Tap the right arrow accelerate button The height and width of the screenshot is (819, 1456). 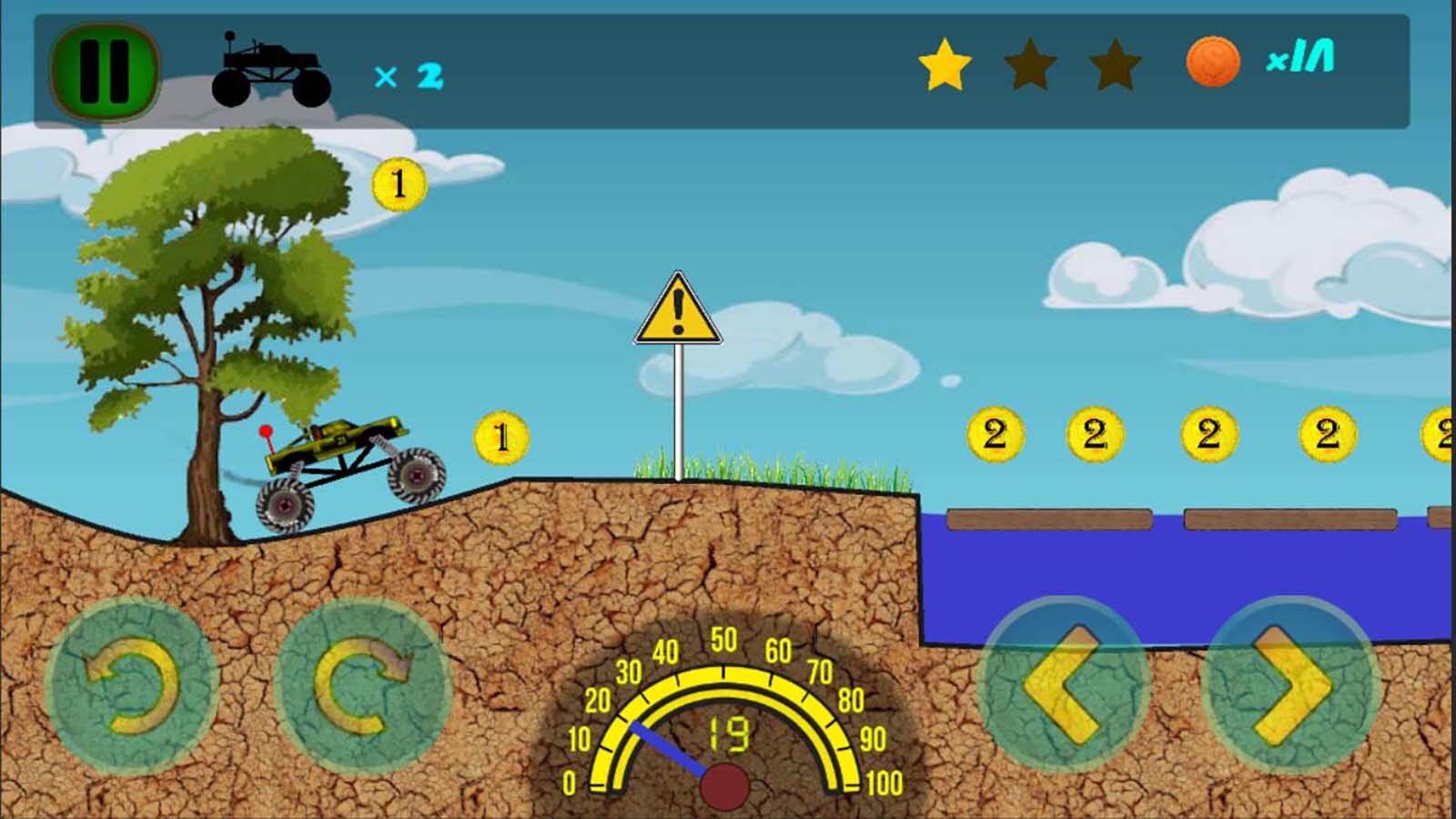click(x=1291, y=684)
